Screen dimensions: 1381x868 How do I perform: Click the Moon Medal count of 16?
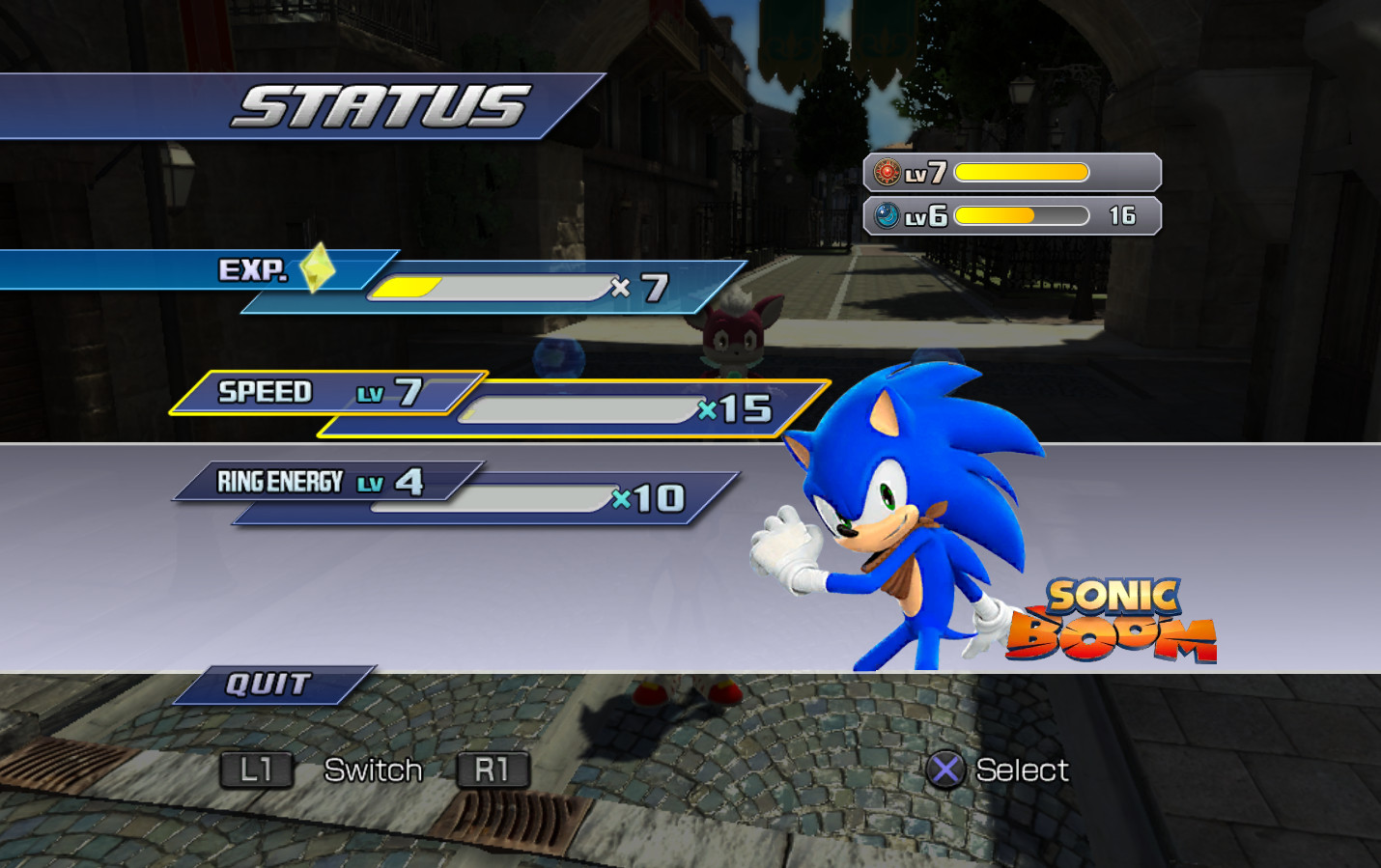click(x=1121, y=214)
